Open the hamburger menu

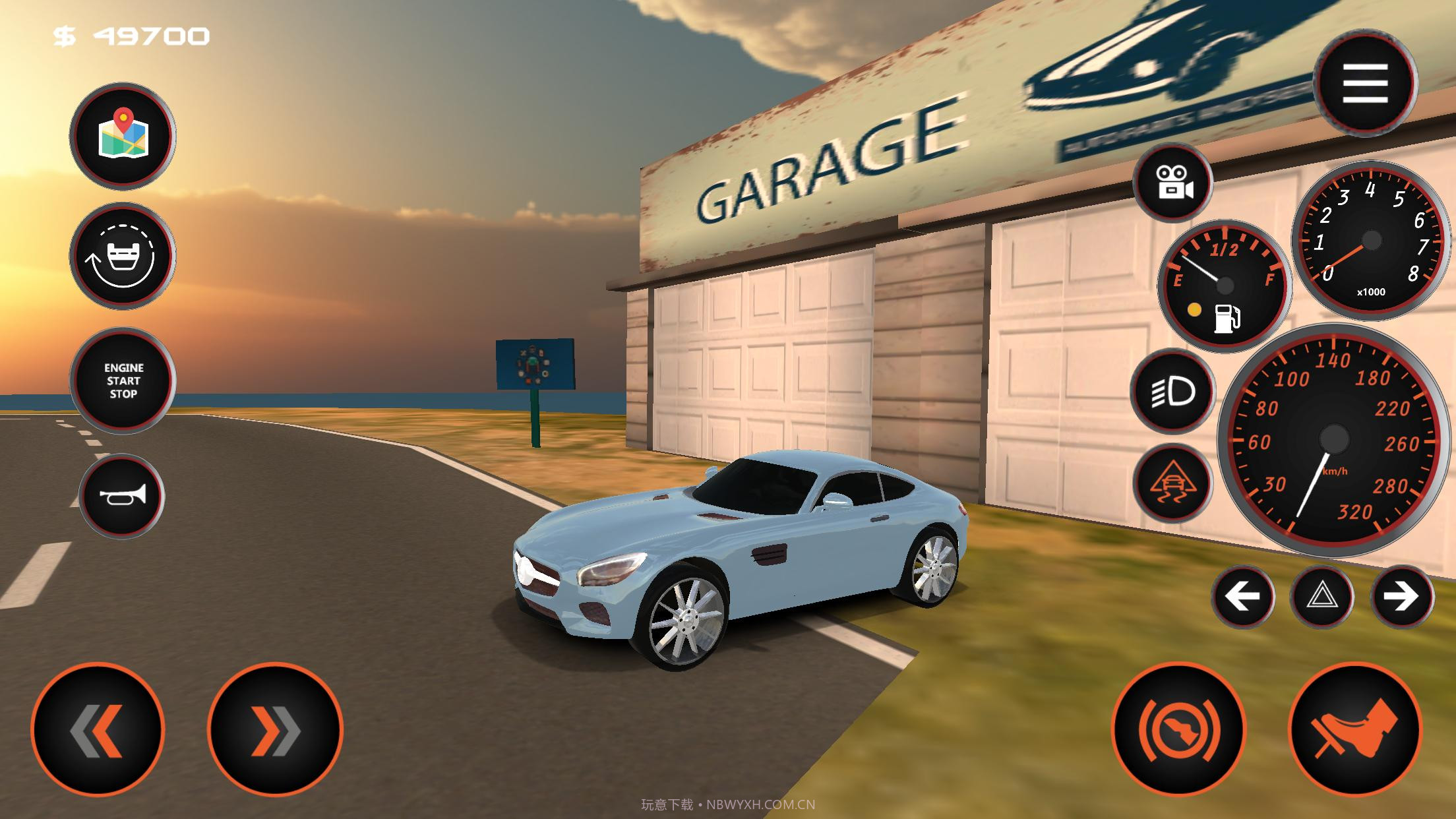tap(1365, 83)
